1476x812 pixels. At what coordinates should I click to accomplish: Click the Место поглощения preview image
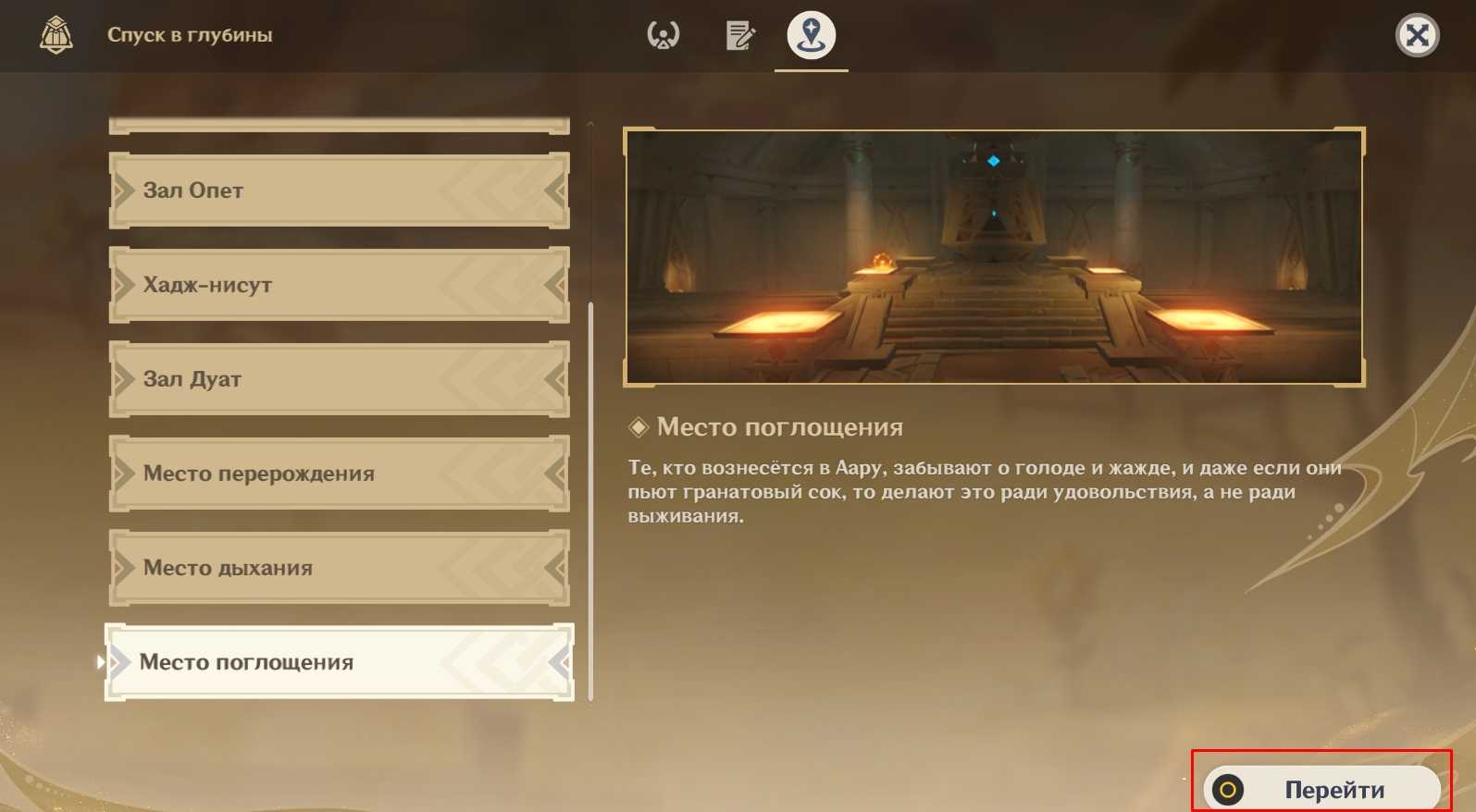994,257
